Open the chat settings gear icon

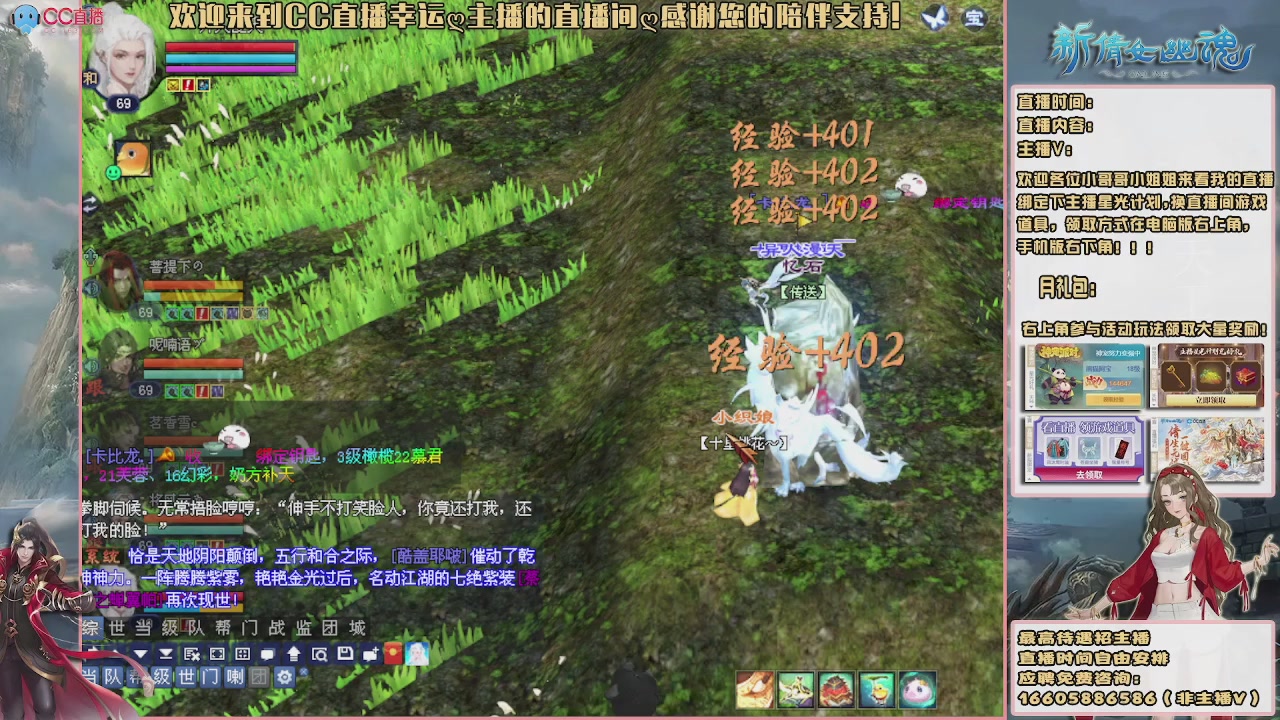click(284, 677)
